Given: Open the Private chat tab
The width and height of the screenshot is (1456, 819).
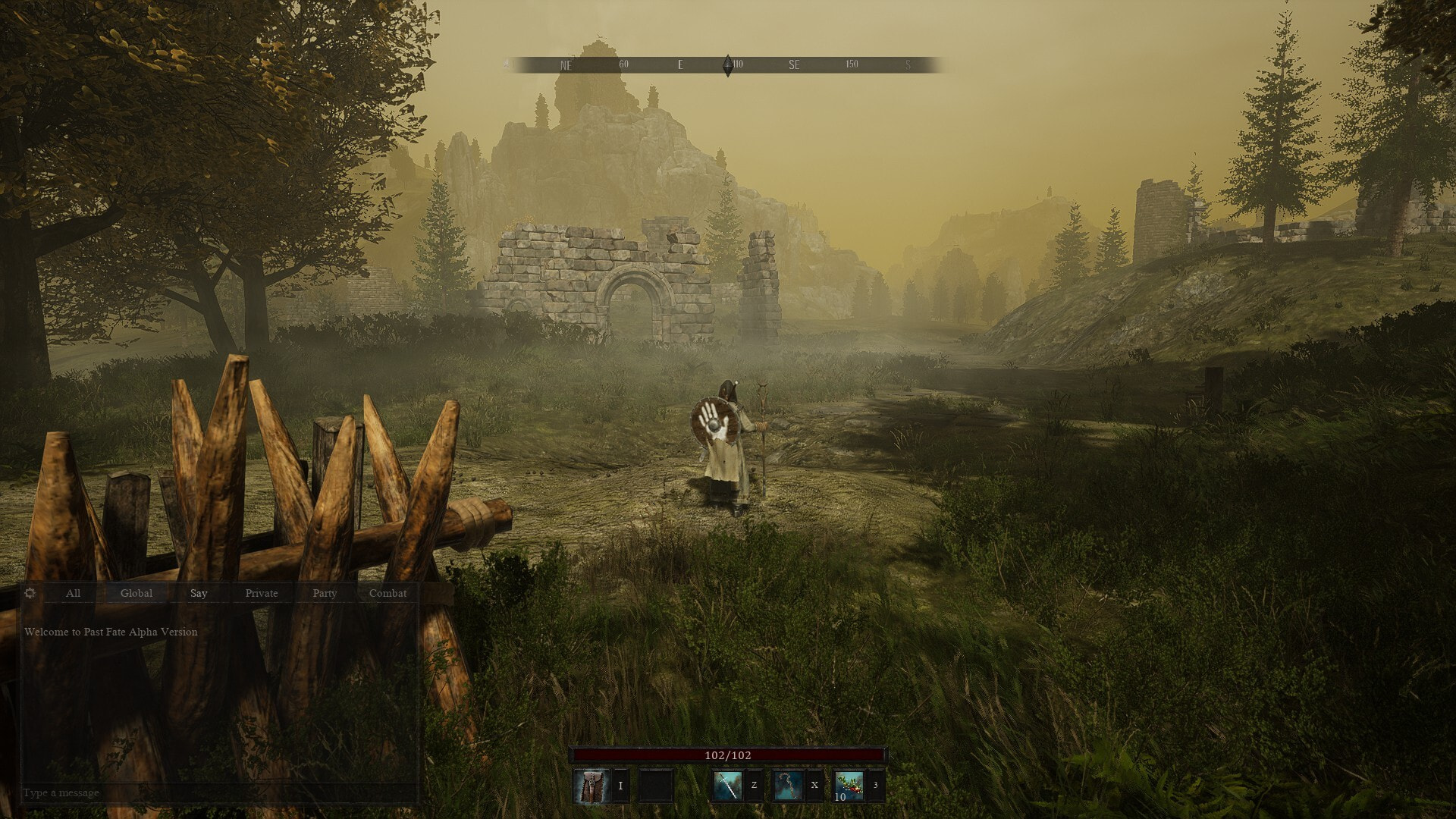Looking at the screenshot, I should point(262,593).
